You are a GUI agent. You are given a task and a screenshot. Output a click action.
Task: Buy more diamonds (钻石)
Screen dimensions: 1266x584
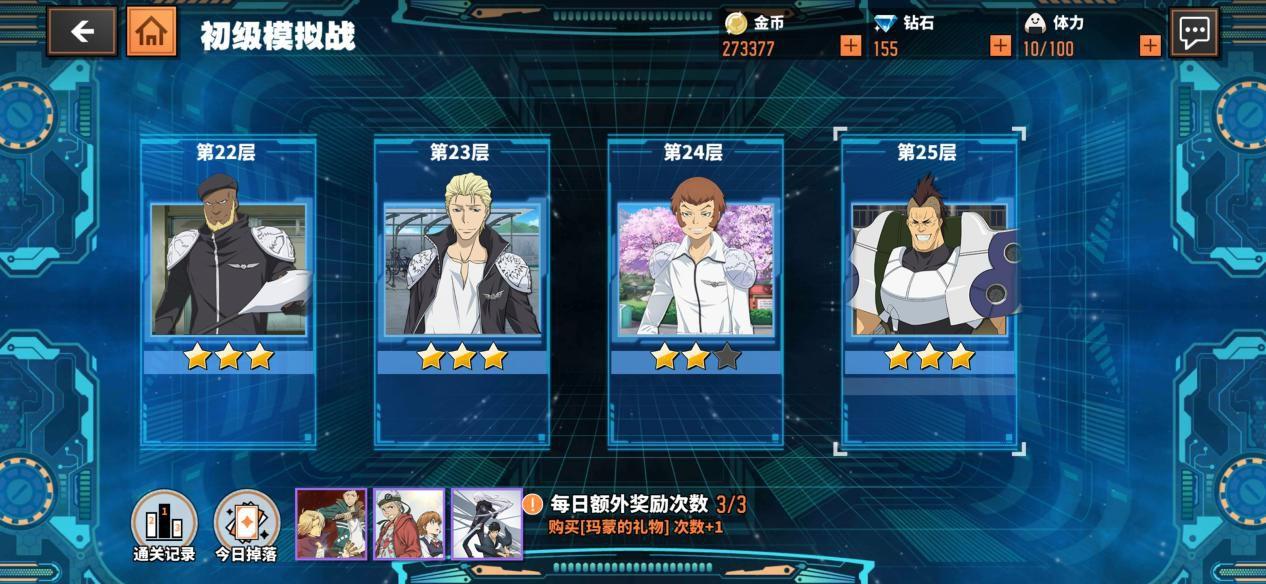(x=1000, y=46)
